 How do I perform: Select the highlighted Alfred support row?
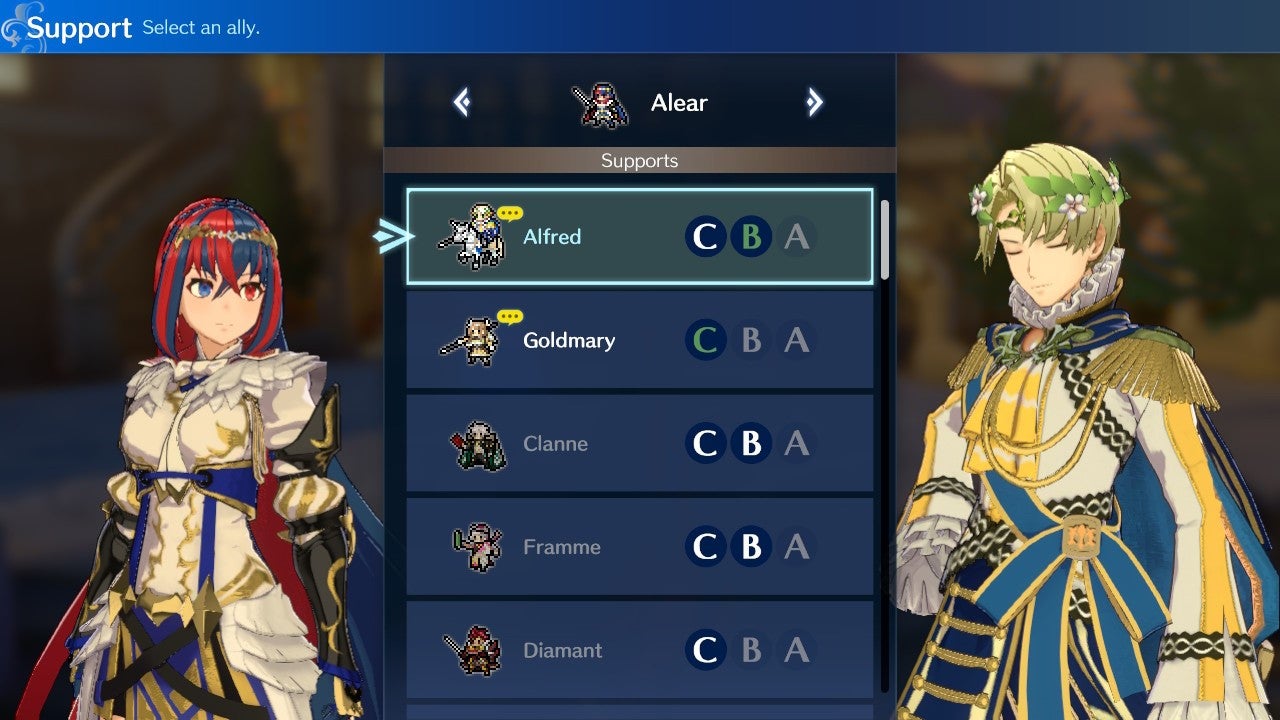[640, 237]
